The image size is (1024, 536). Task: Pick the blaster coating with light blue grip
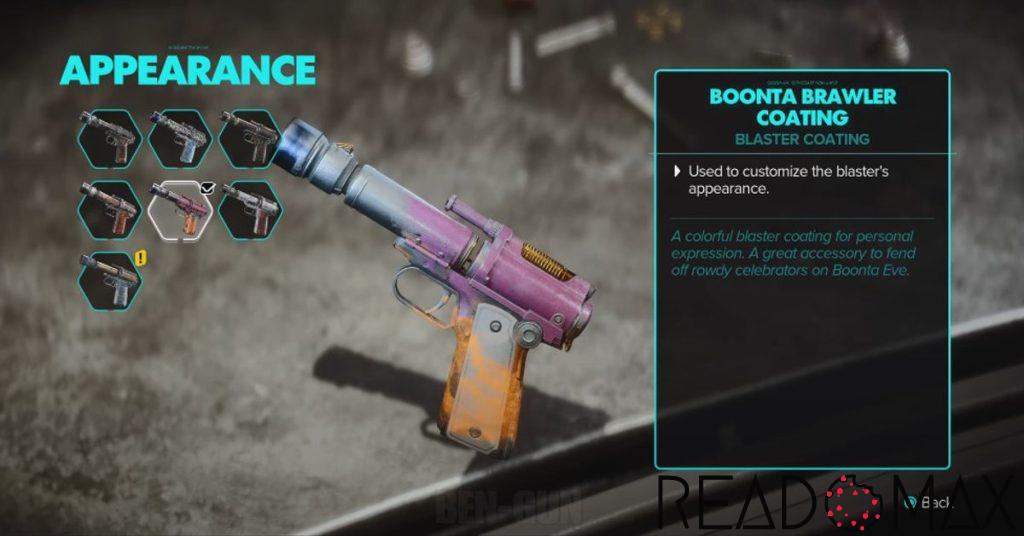point(180,138)
